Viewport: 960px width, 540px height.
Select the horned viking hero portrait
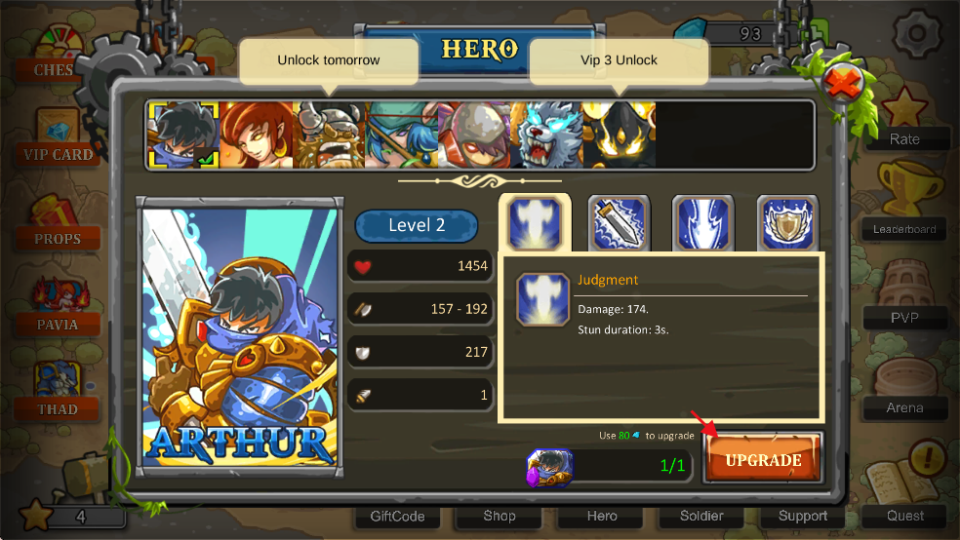coord(329,135)
